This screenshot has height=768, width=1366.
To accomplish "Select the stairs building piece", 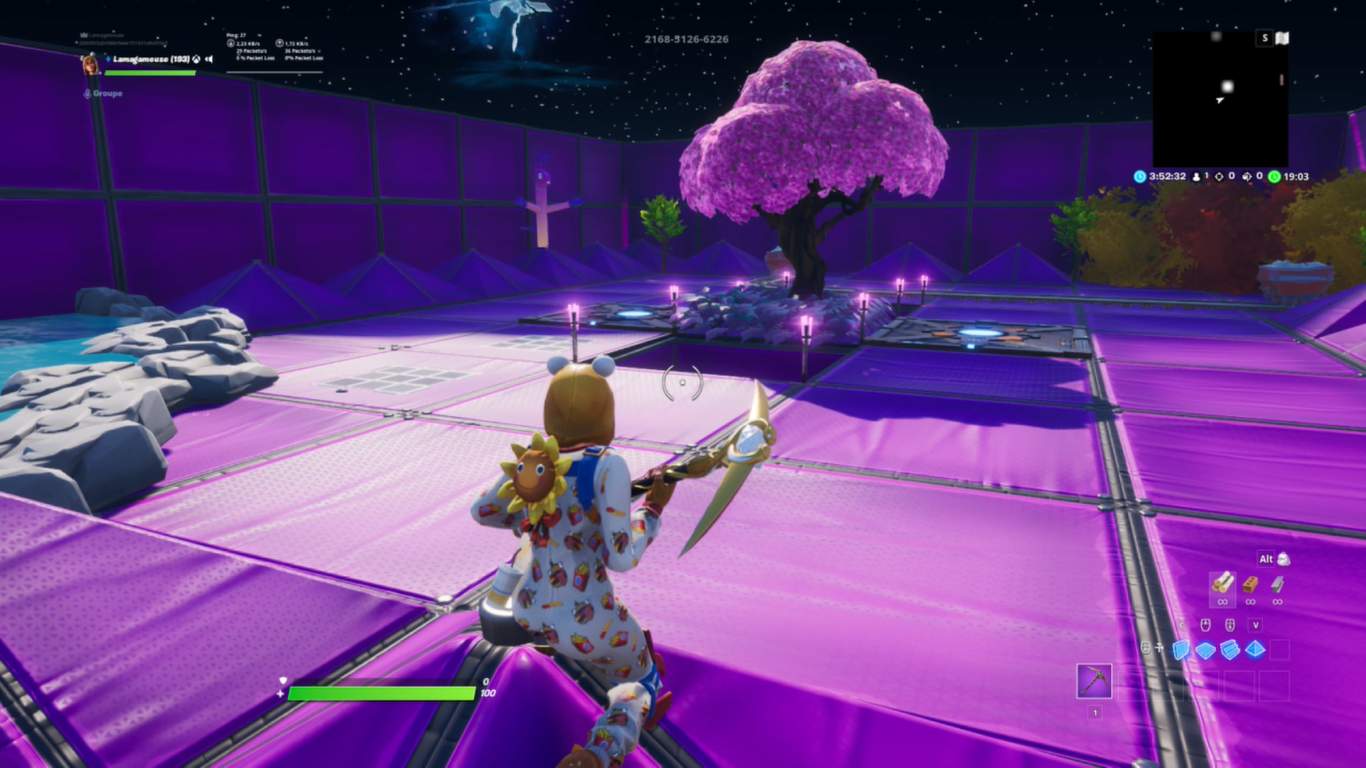I will click(1230, 650).
